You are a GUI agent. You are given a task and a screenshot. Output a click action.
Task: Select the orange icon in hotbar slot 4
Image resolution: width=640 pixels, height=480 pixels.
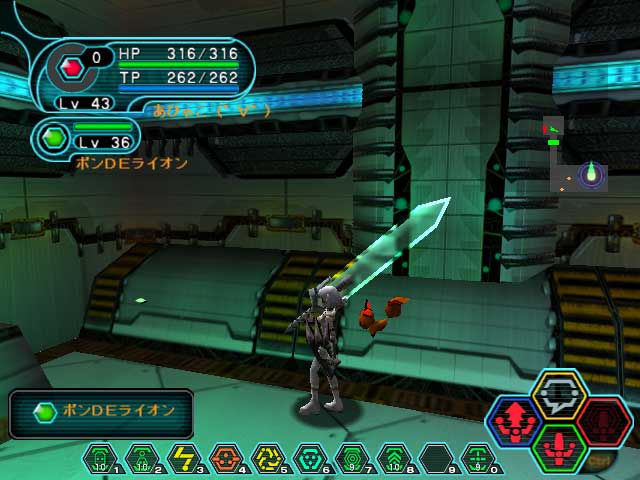pos(225,458)
